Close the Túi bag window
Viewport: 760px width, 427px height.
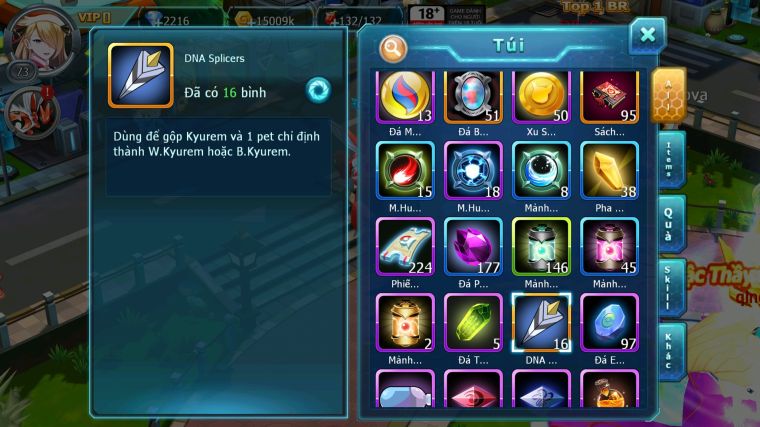pos(647,35)
